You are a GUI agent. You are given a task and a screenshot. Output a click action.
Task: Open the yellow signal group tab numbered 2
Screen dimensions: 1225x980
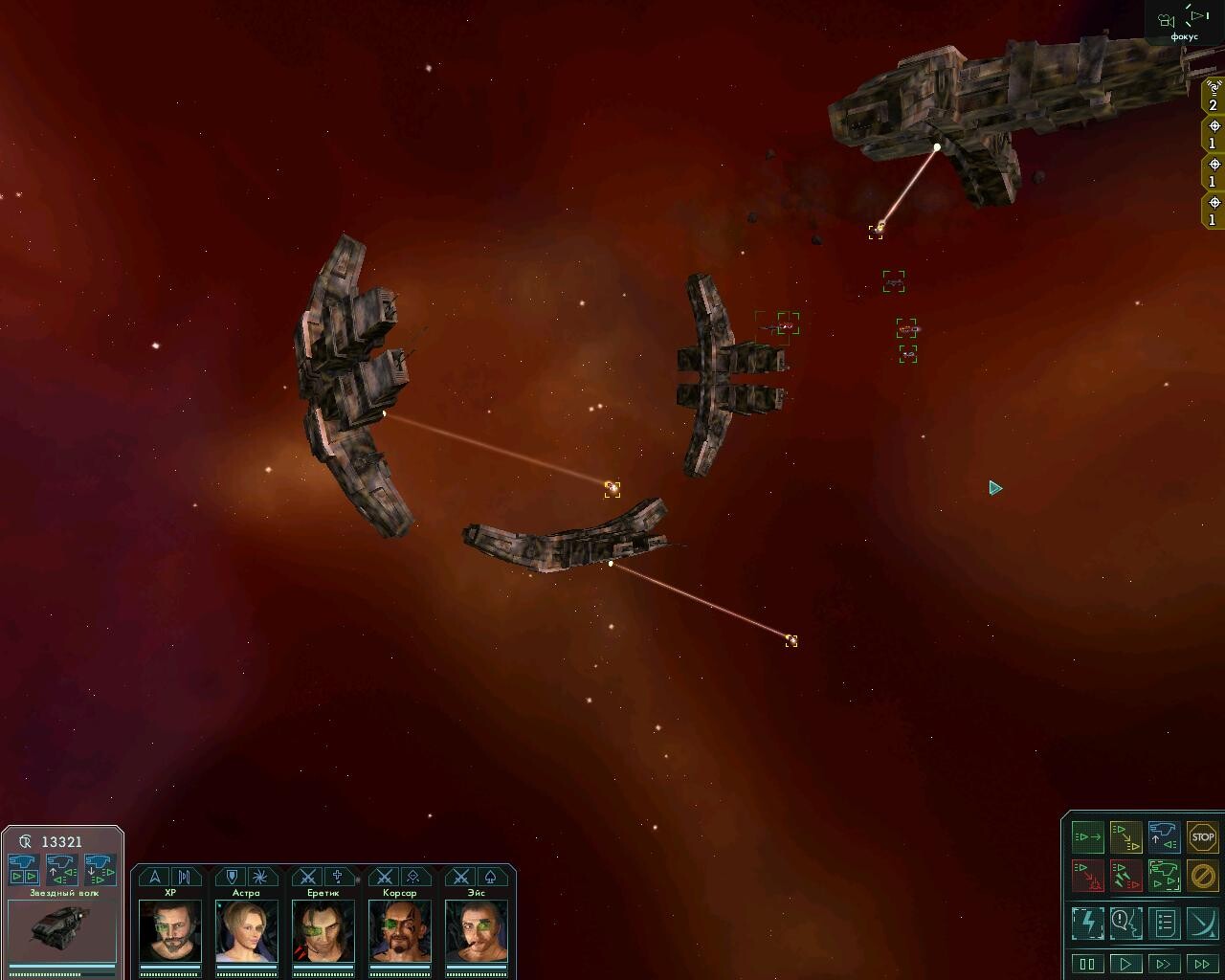point(1214,98)
